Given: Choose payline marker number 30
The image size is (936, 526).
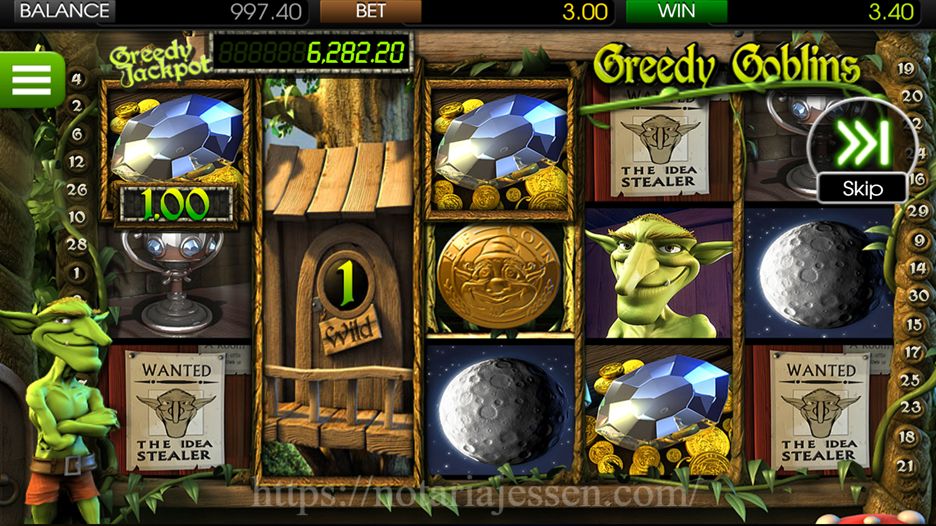Looking at the screenshot, I should pyautogui.click(x=912, y=295).
